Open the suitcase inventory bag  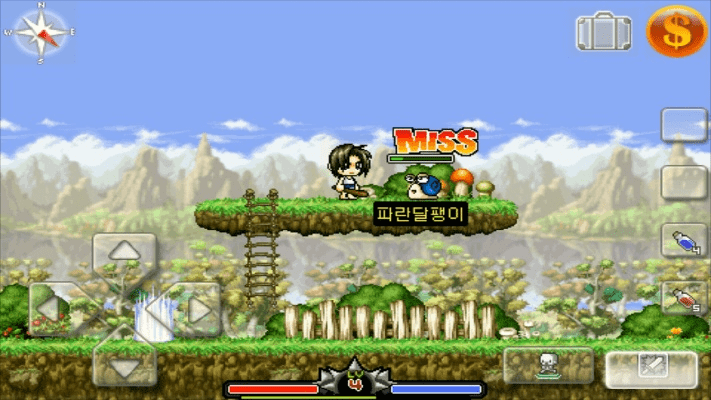pos(603,32)
